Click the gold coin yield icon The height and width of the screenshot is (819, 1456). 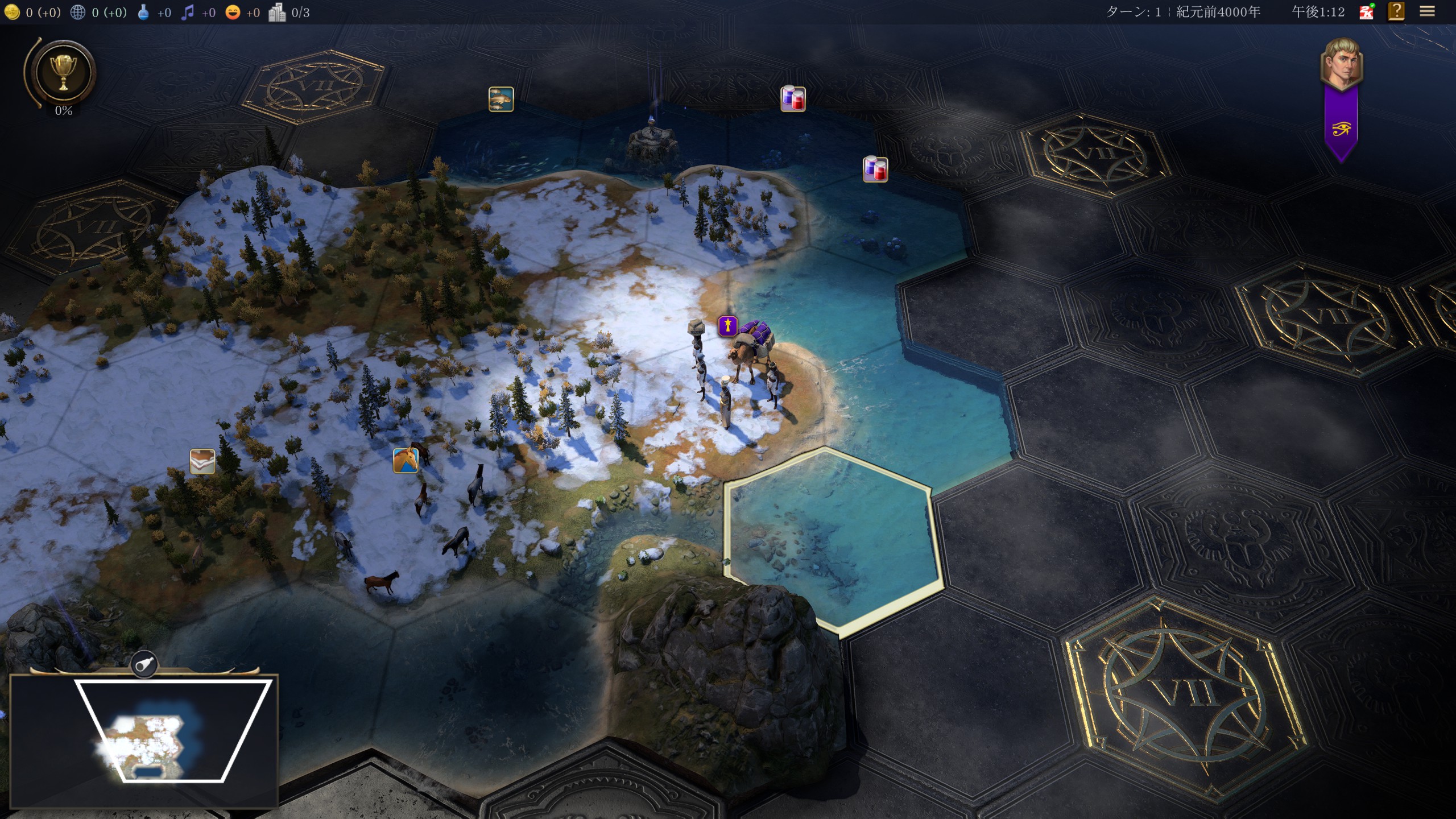point(12,12)
